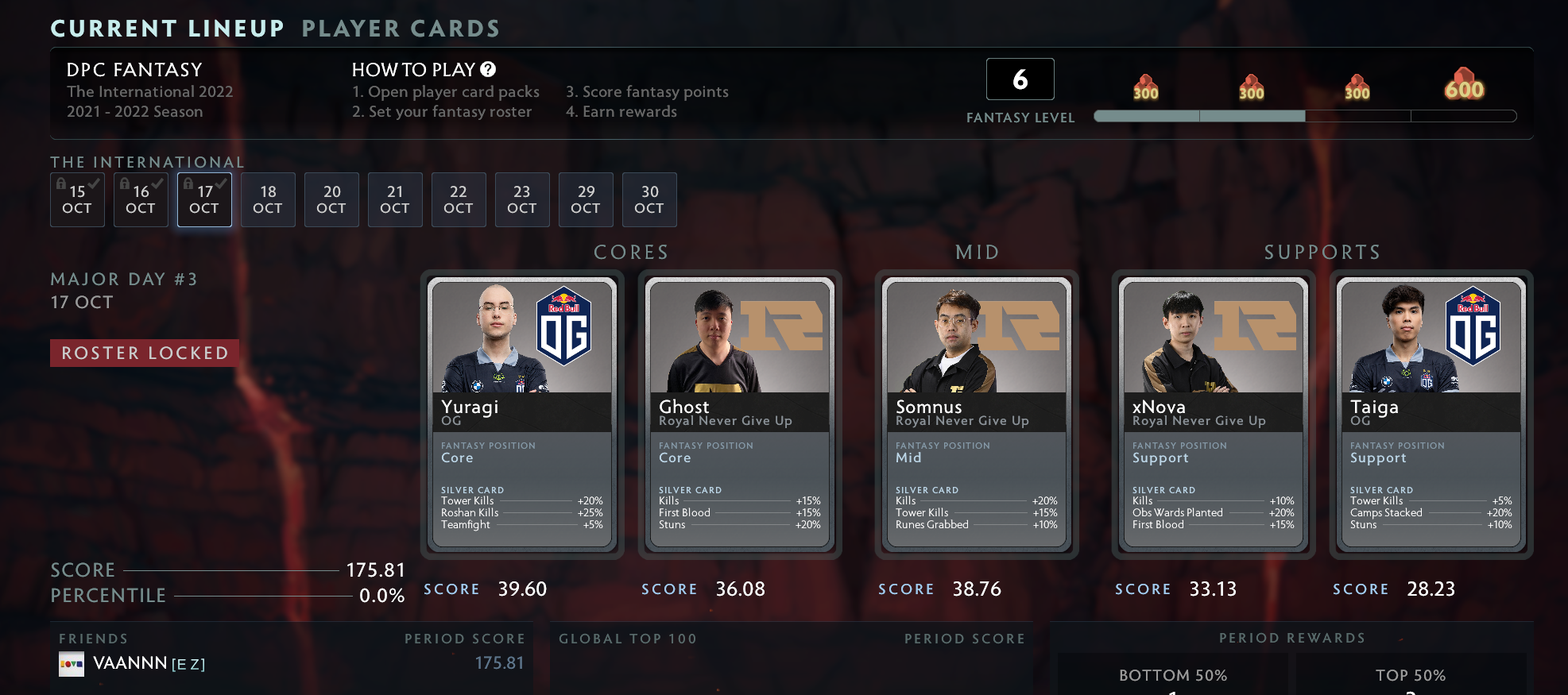The width and height of the screenshot is (1568, 695).
Task: Select friend VAANNN in the friends list
Action: (130, 663)
